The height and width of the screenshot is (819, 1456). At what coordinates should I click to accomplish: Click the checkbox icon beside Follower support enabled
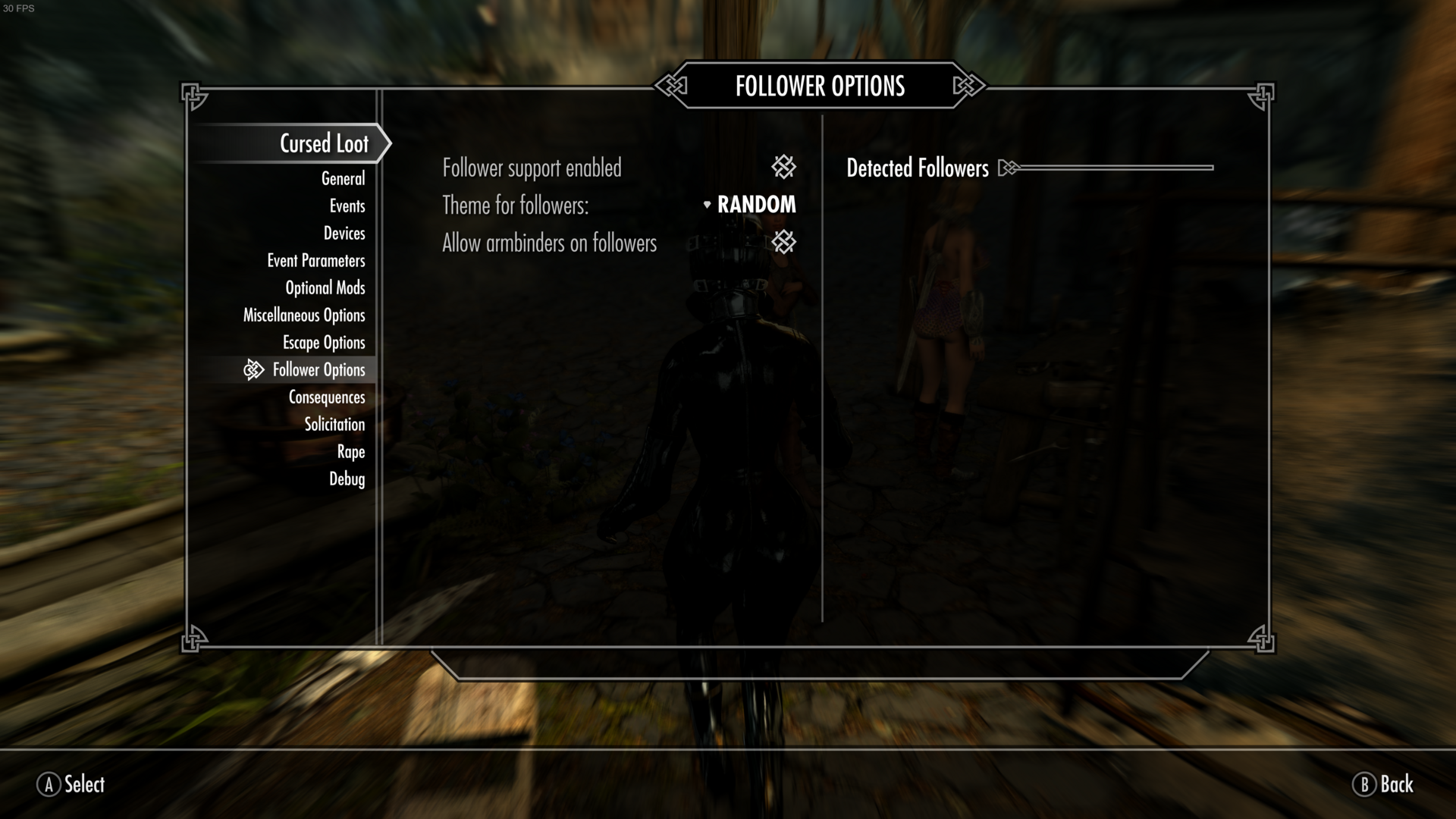click(783, 167)
